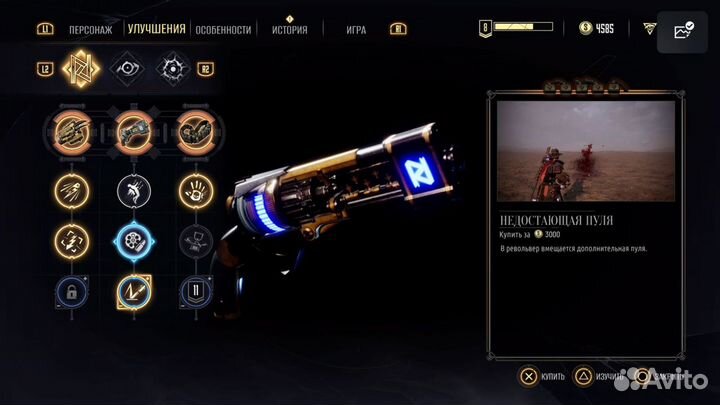Select the glowing handprint upgrade node
This screenshot has height=405, width=720.
(194, 188)
